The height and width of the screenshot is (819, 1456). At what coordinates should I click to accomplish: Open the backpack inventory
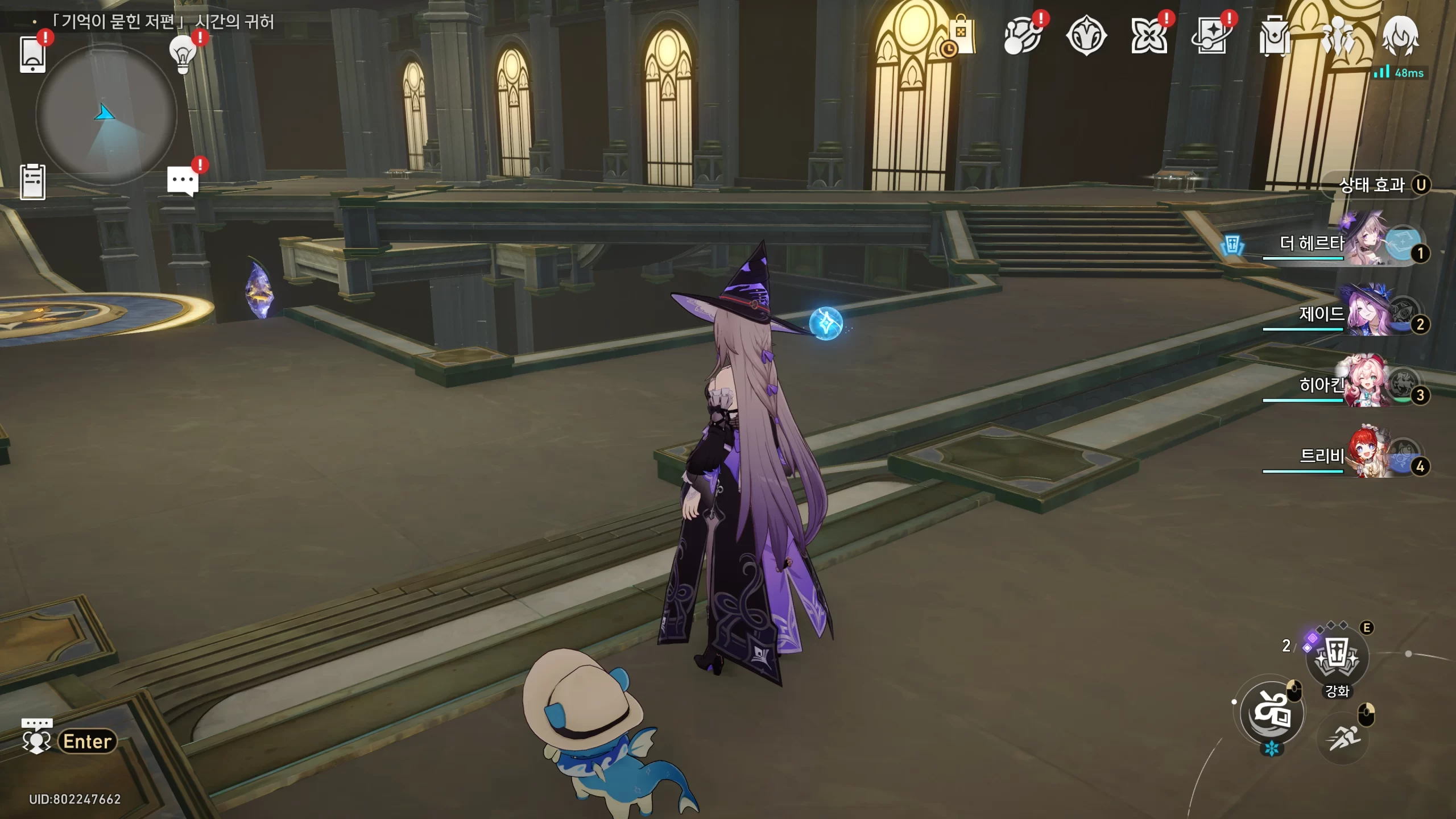pos(1274,36)
